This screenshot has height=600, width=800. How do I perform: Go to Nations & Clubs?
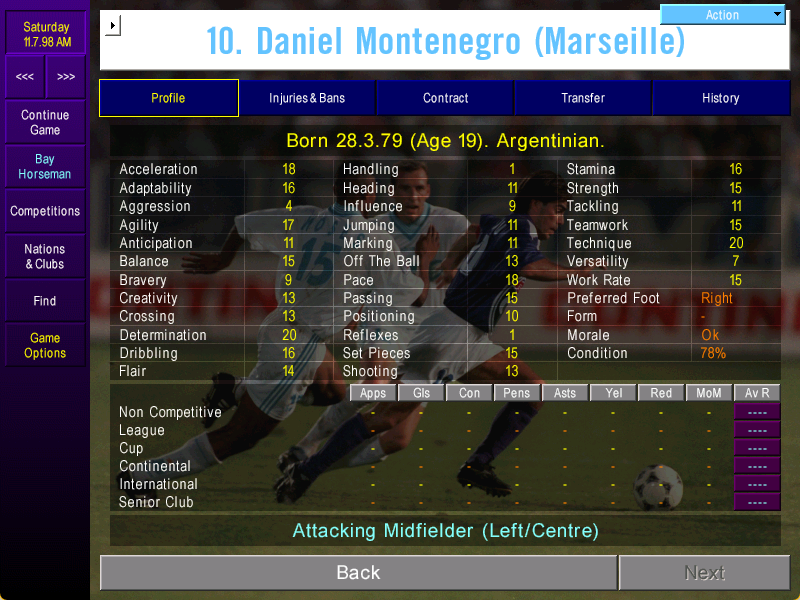point(45,256)
